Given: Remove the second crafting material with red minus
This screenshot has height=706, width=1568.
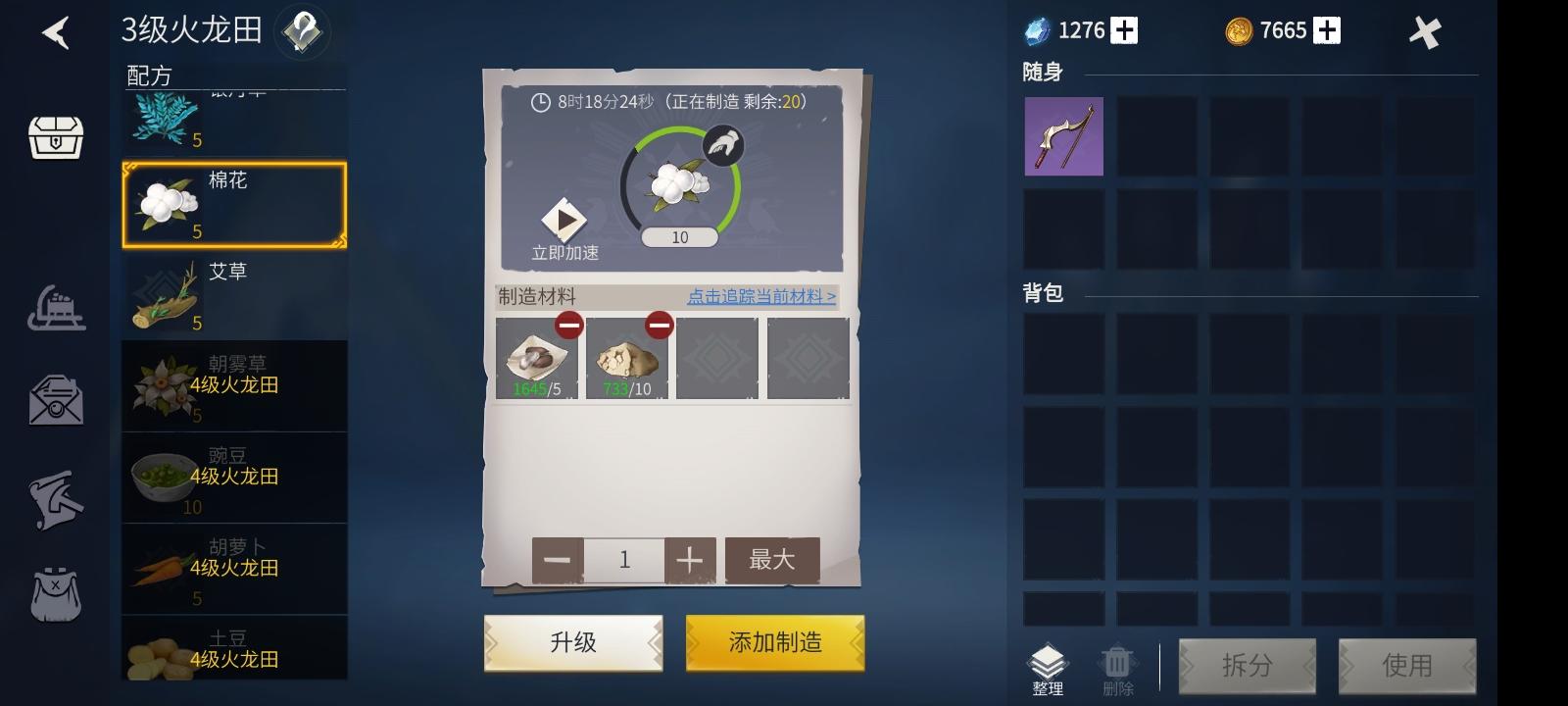Looking at the screenshot, I should coord(658,324).
